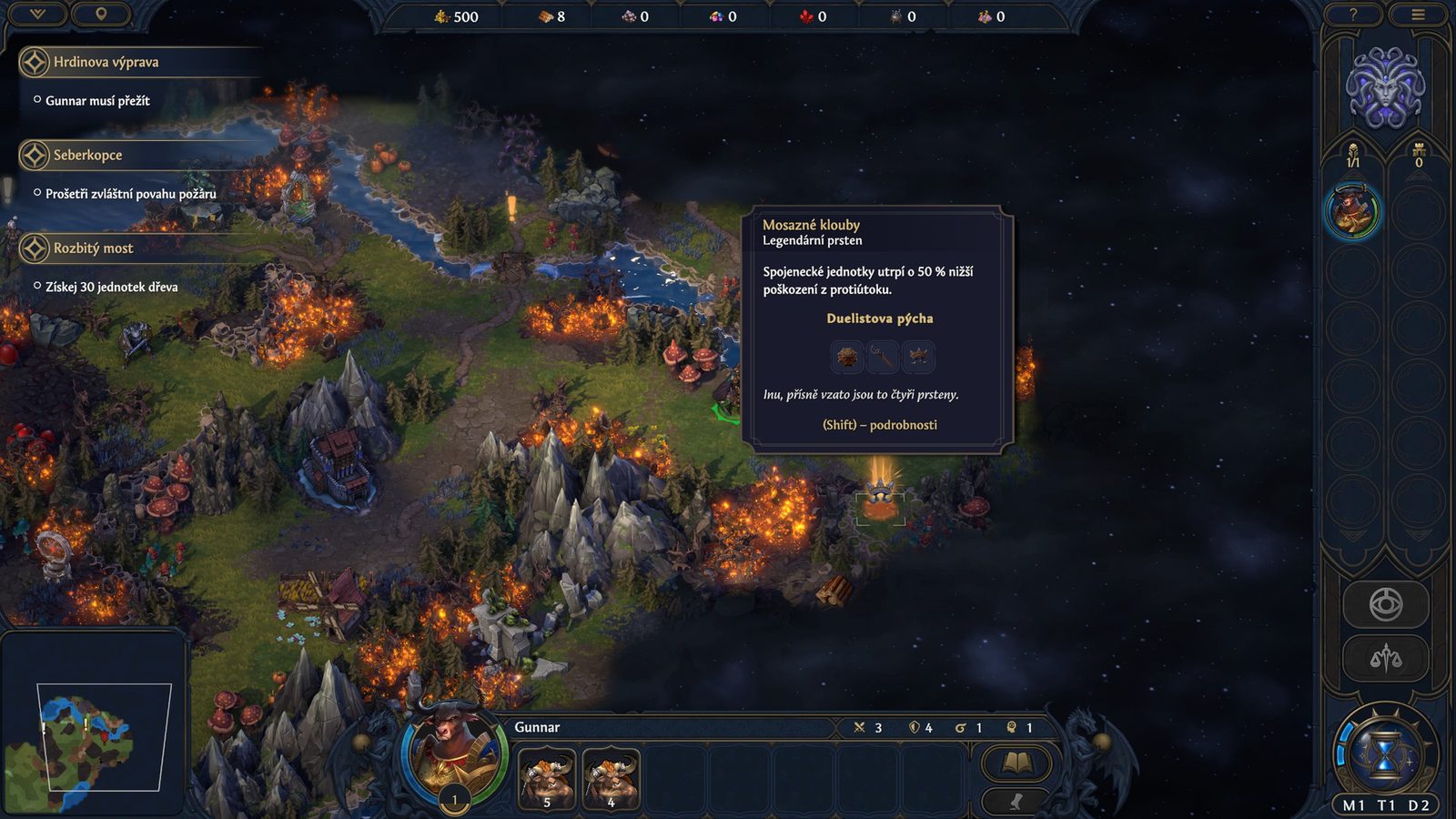
Task: Select Gunnar's hero portrait in the side panel
Action: coord(1353,212)
